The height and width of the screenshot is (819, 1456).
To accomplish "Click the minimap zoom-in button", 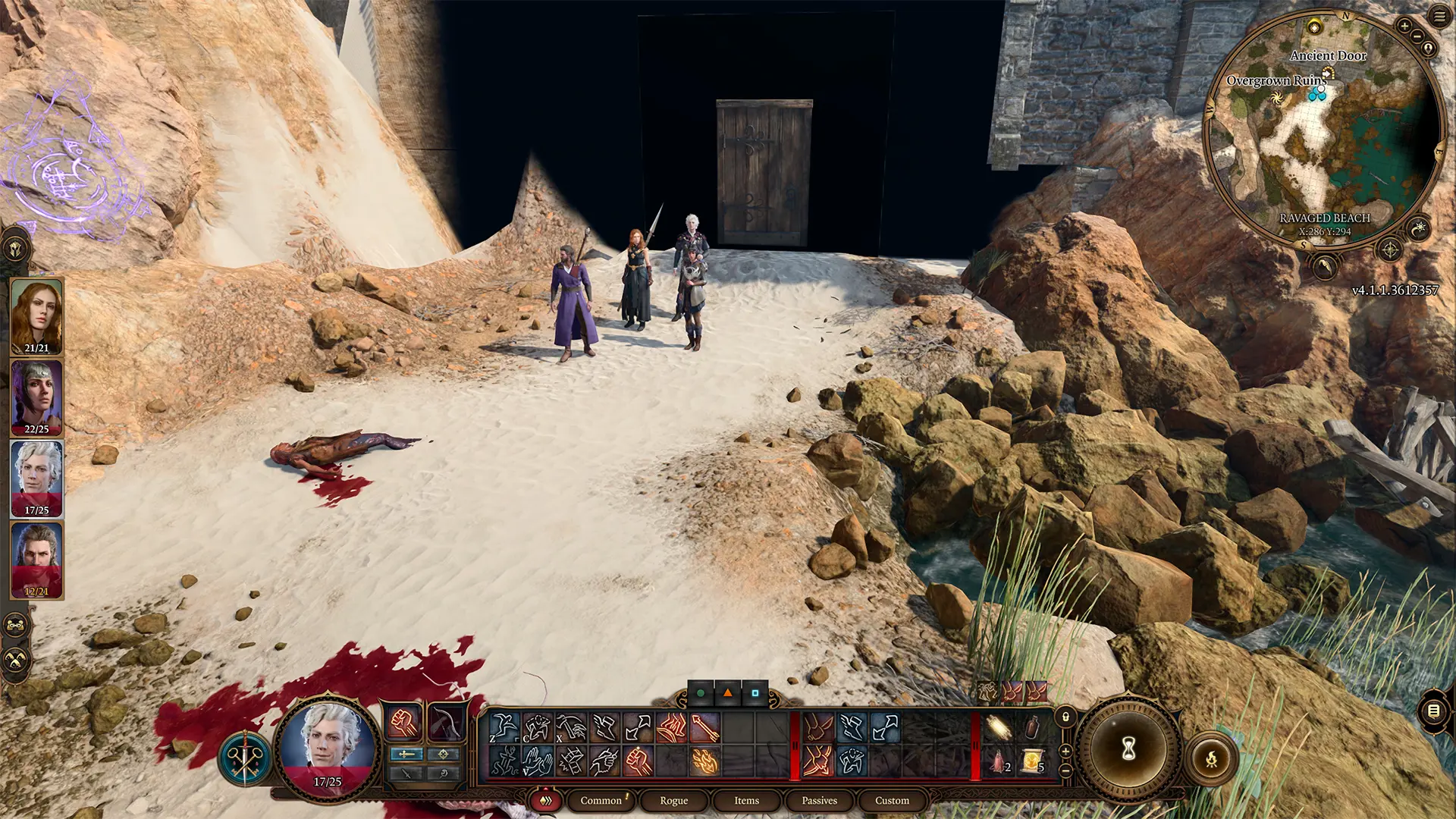I will click(1405, 27).
